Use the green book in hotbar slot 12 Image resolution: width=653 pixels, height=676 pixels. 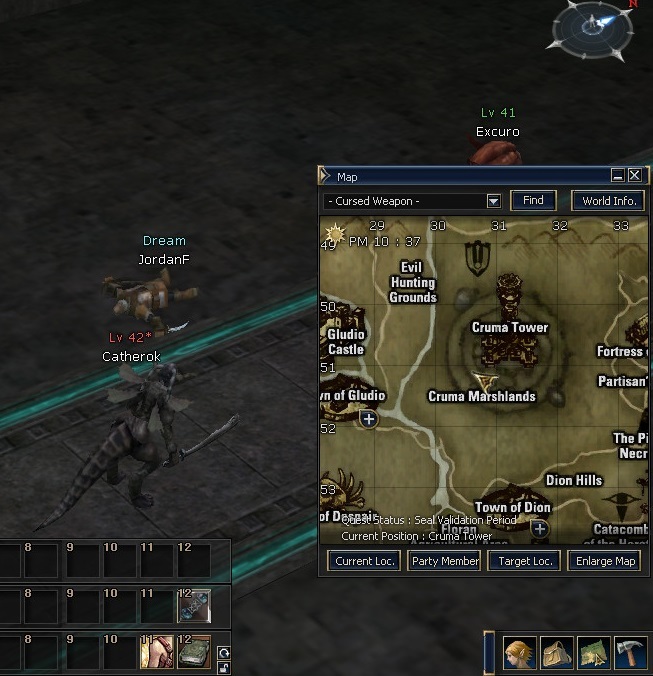(x=194, y=654)
